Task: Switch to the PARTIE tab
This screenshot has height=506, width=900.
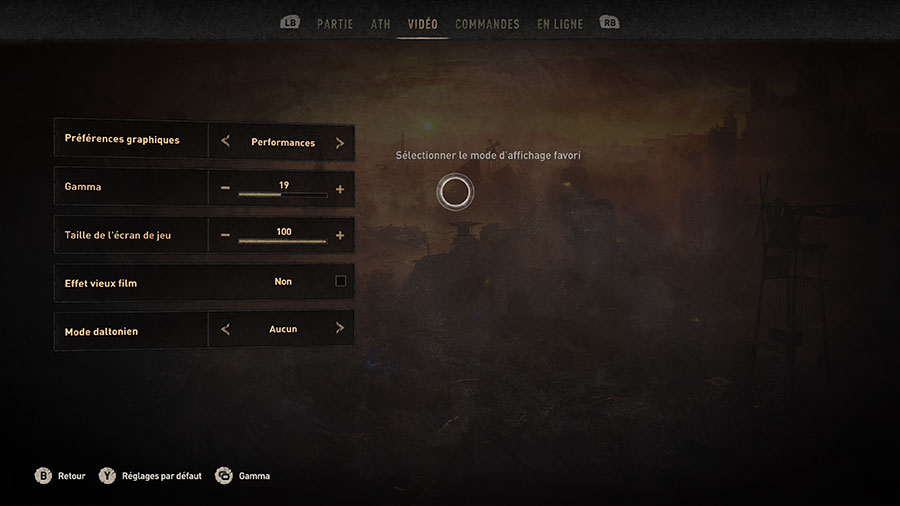Action: (x=335, y=24)
